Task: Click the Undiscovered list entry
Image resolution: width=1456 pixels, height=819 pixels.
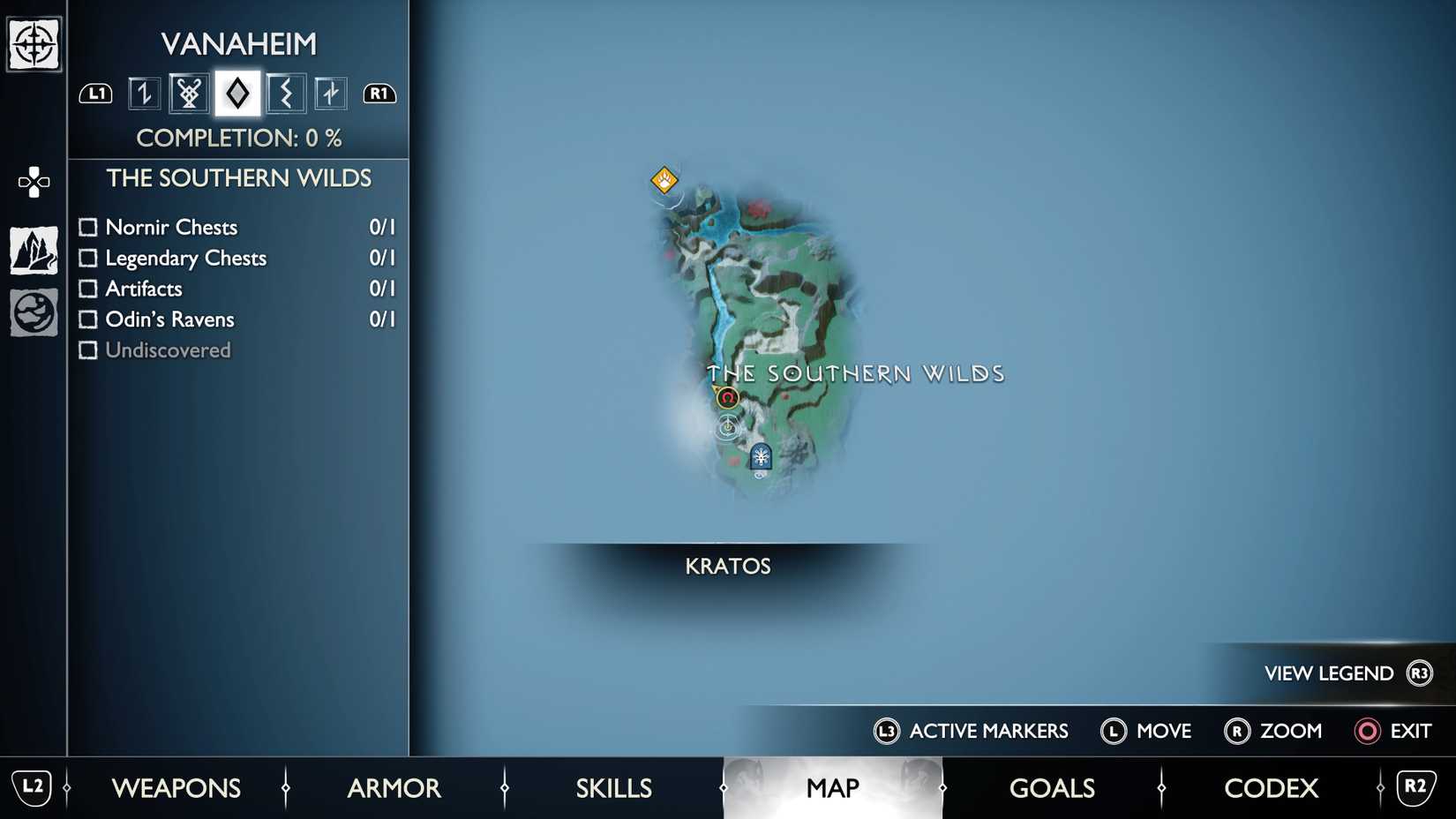Action: (x=168, y=349)
